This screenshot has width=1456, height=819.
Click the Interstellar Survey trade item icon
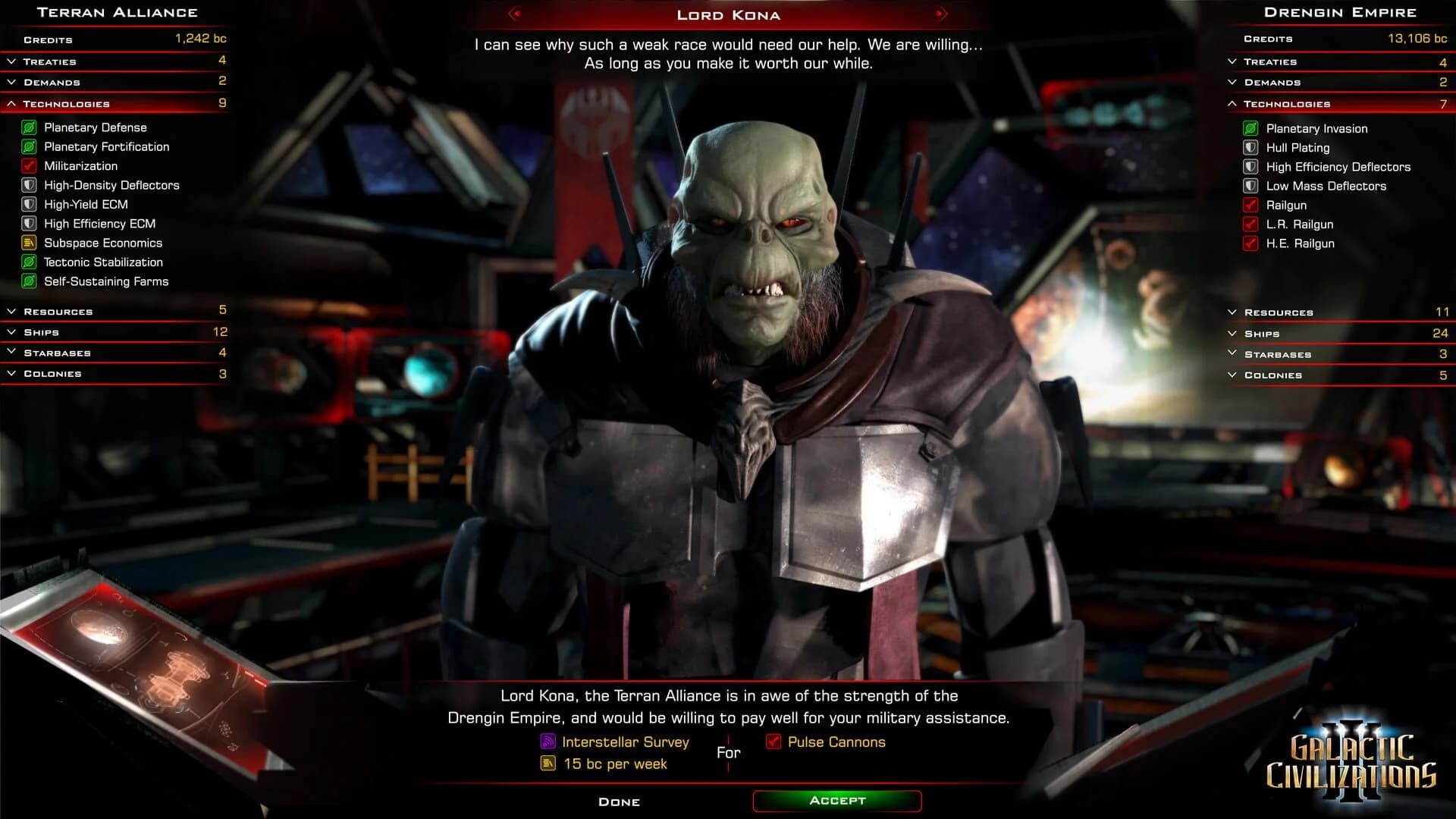(x=548, y=742)
